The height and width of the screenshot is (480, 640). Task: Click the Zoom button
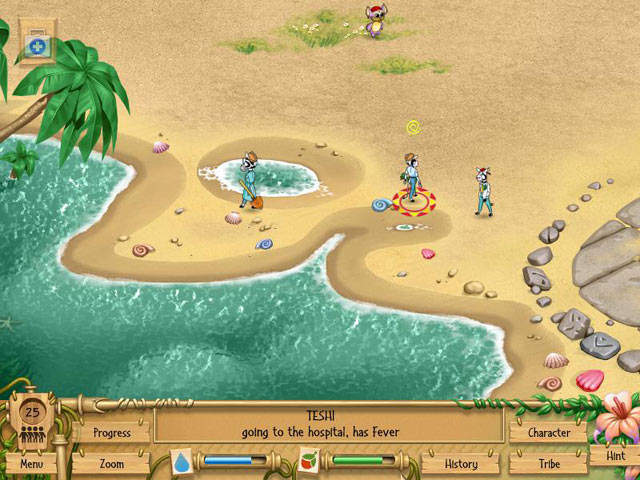click(x=112, y=464)
